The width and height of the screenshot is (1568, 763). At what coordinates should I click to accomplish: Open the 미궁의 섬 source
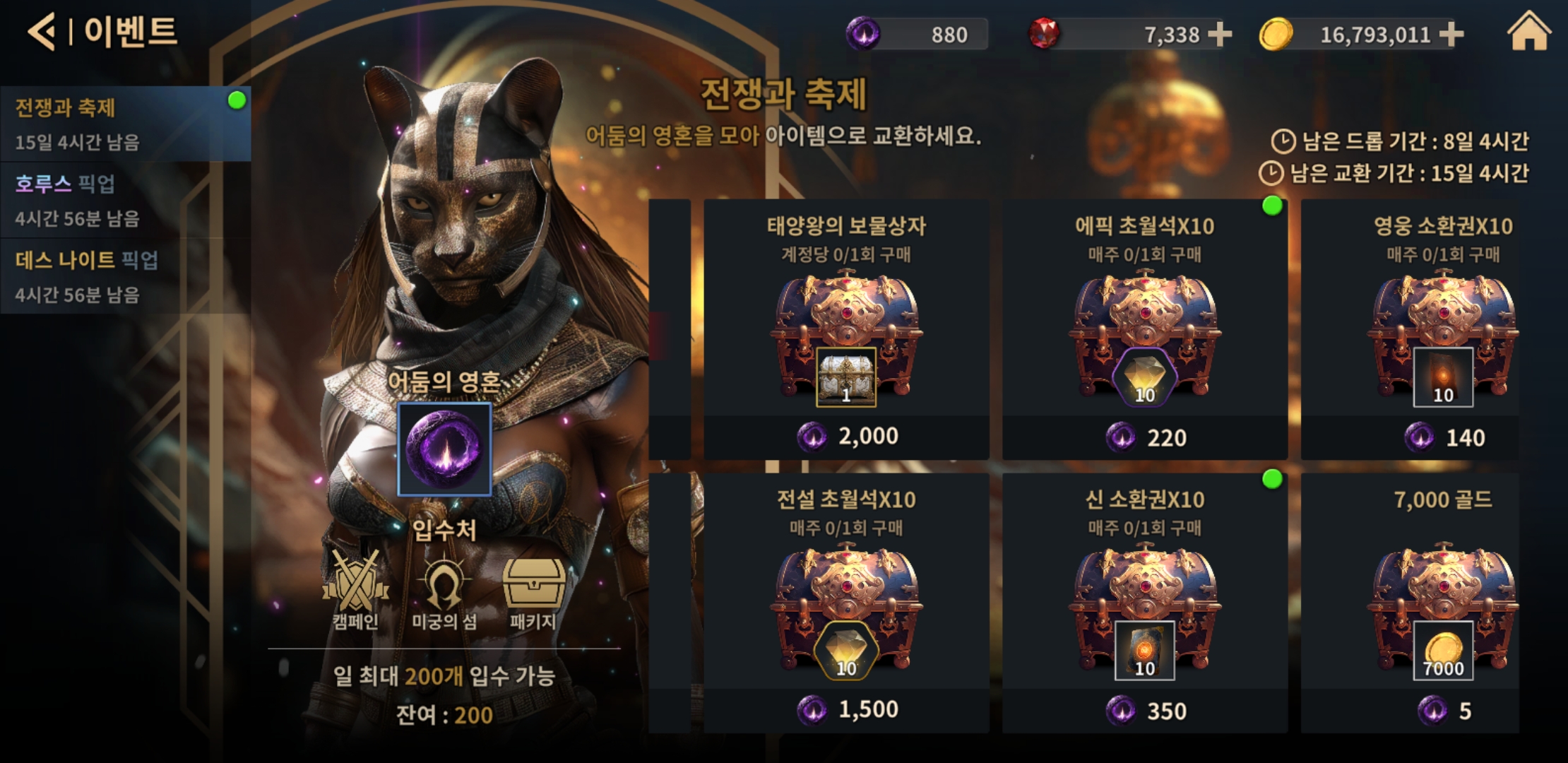pos(444,590)
